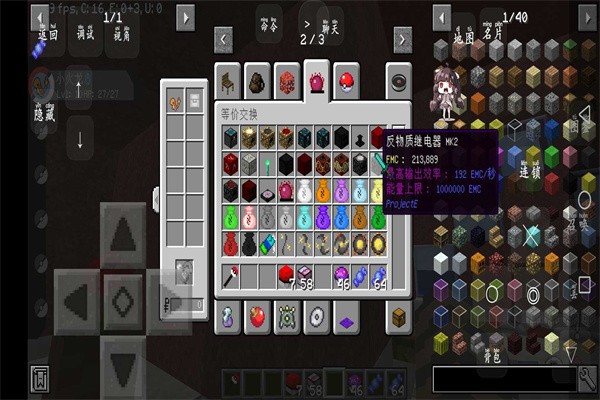Switch to the Poké Ball tab

tap(345, 80)
